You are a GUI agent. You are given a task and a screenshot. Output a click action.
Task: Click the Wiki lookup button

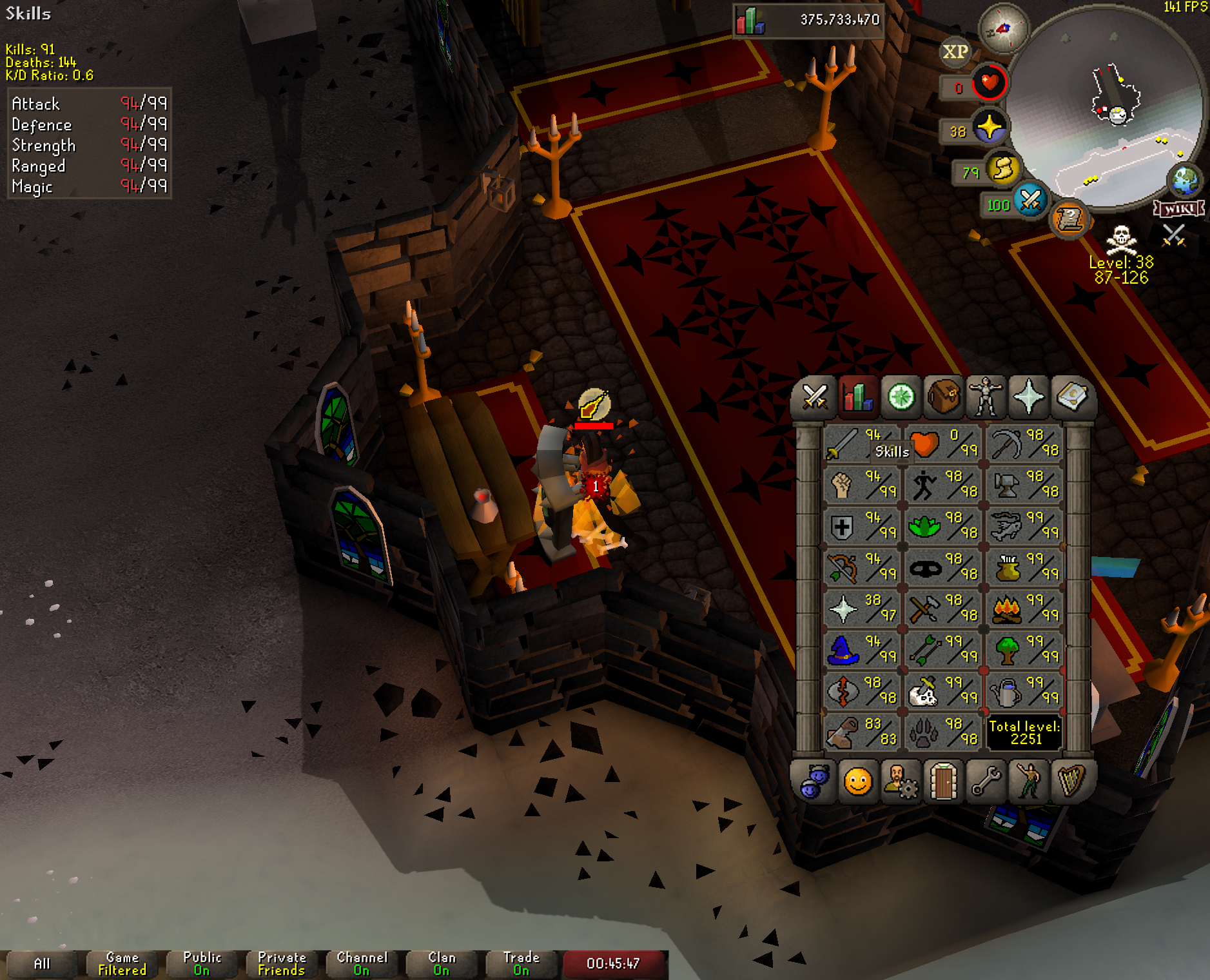1179,209
